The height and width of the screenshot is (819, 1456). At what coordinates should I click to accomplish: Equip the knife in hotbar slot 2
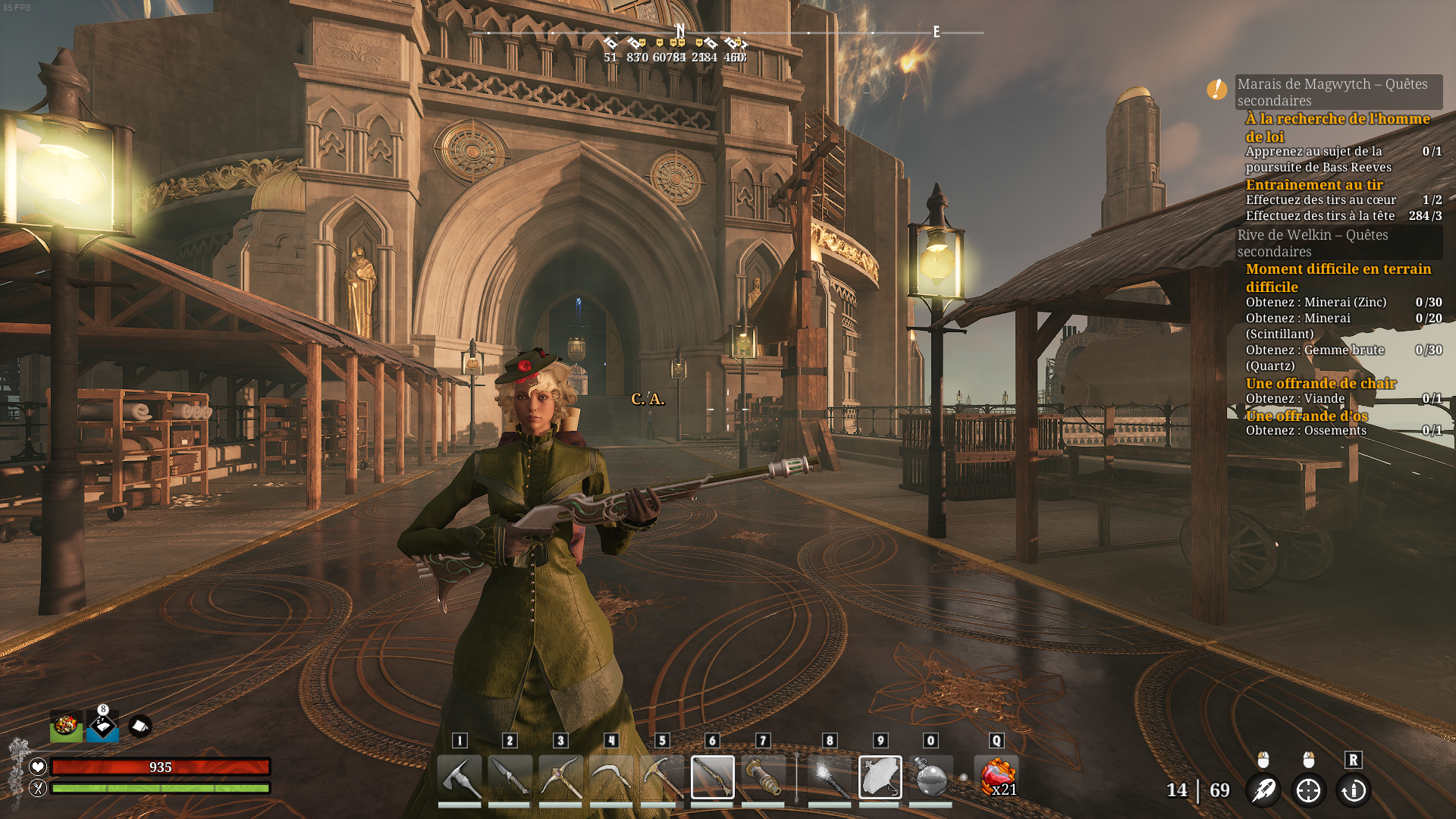pyautogui.click(x=510, y=777)
